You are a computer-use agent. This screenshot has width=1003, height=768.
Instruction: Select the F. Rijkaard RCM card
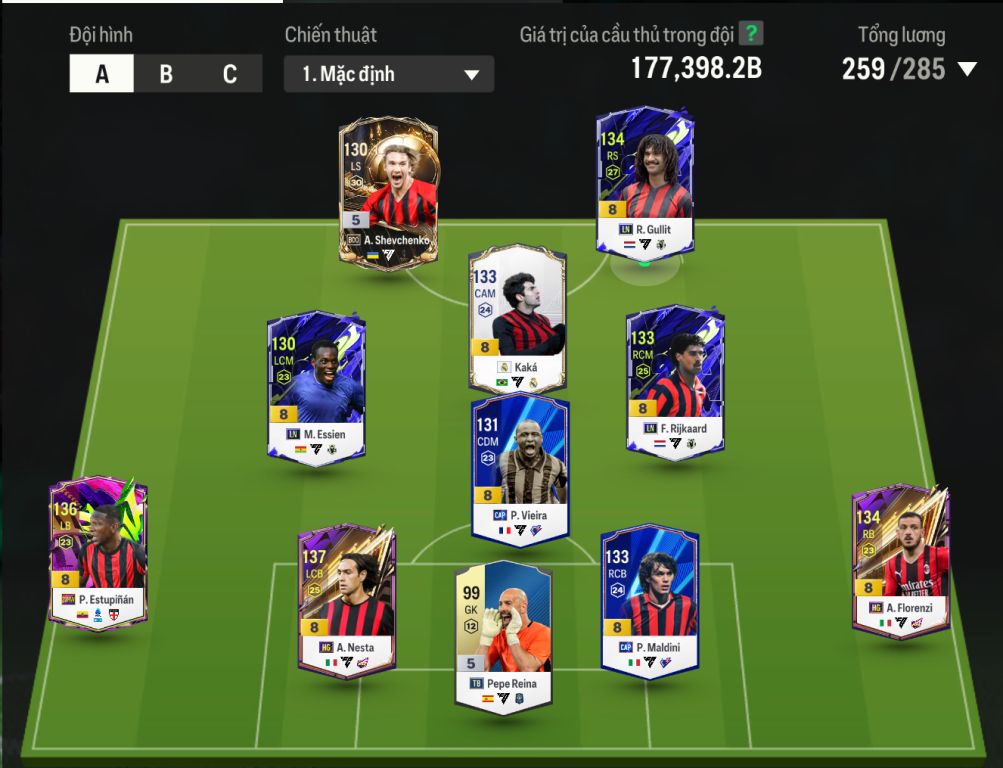(675, 381)
